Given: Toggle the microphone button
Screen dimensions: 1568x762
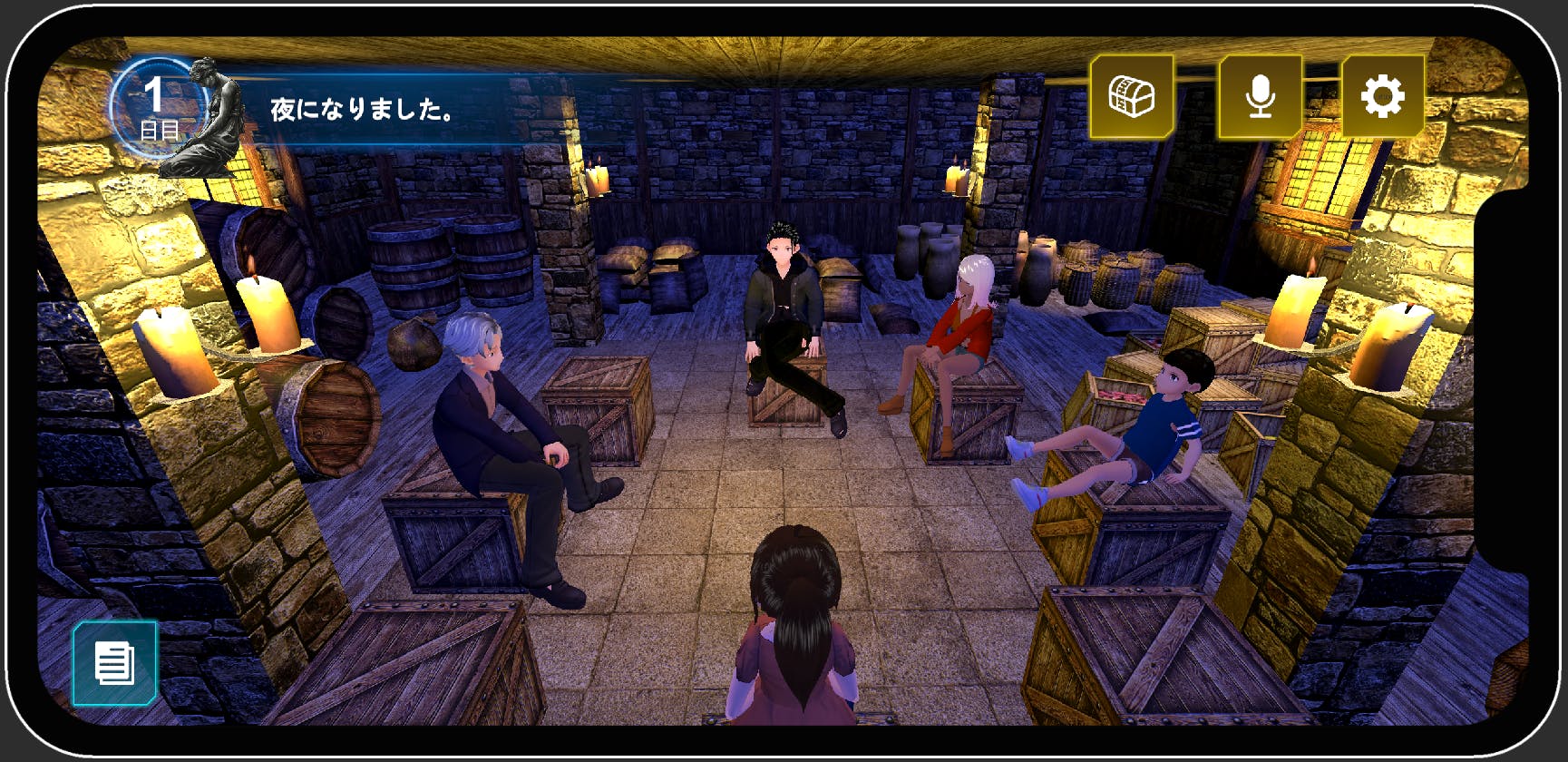Looking at the screenshot, I should pos(1260,96).
